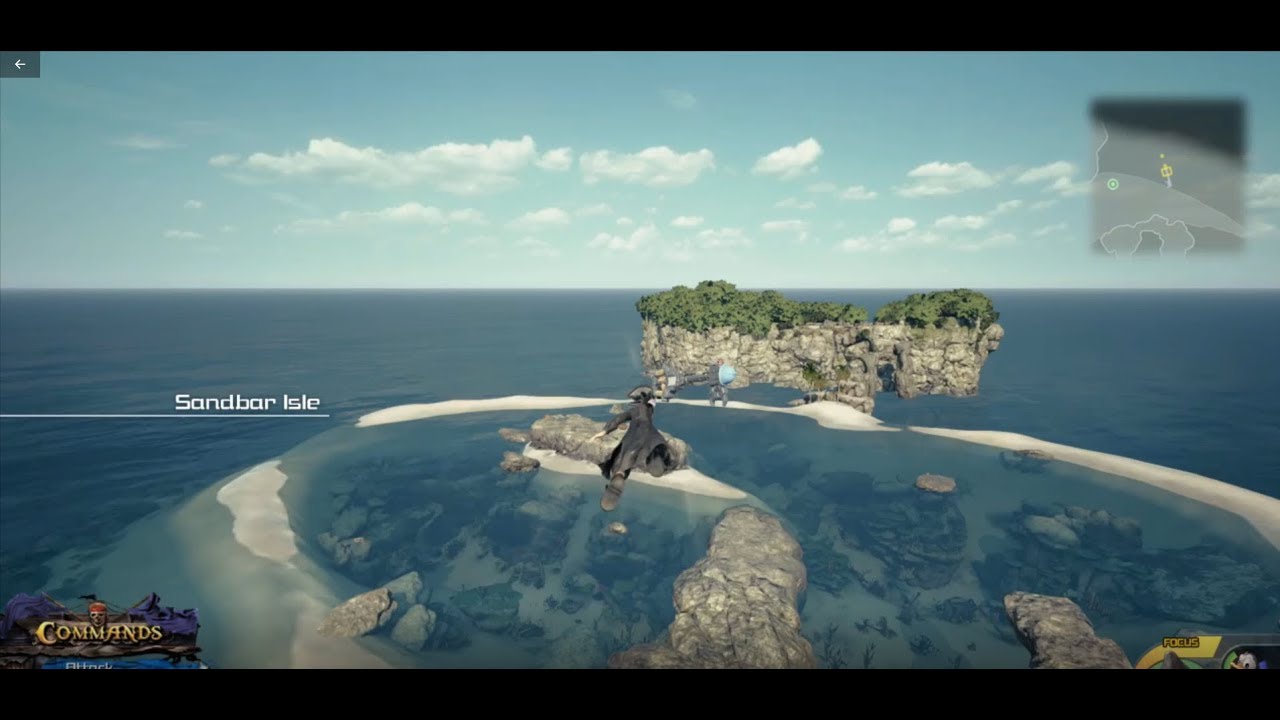
Task: Click the back arrow in the top-left corner
Action: [x=19, y=63]
